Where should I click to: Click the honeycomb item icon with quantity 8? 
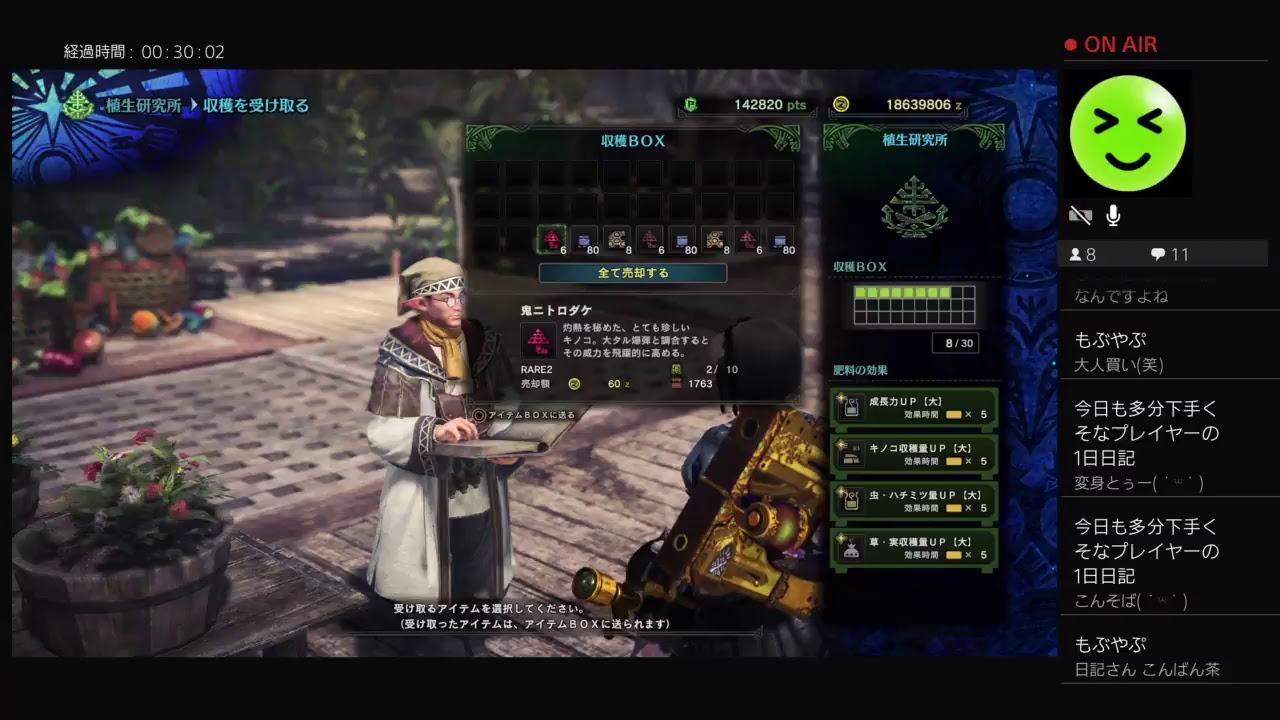pyautogui.click(x=616, y=239)
